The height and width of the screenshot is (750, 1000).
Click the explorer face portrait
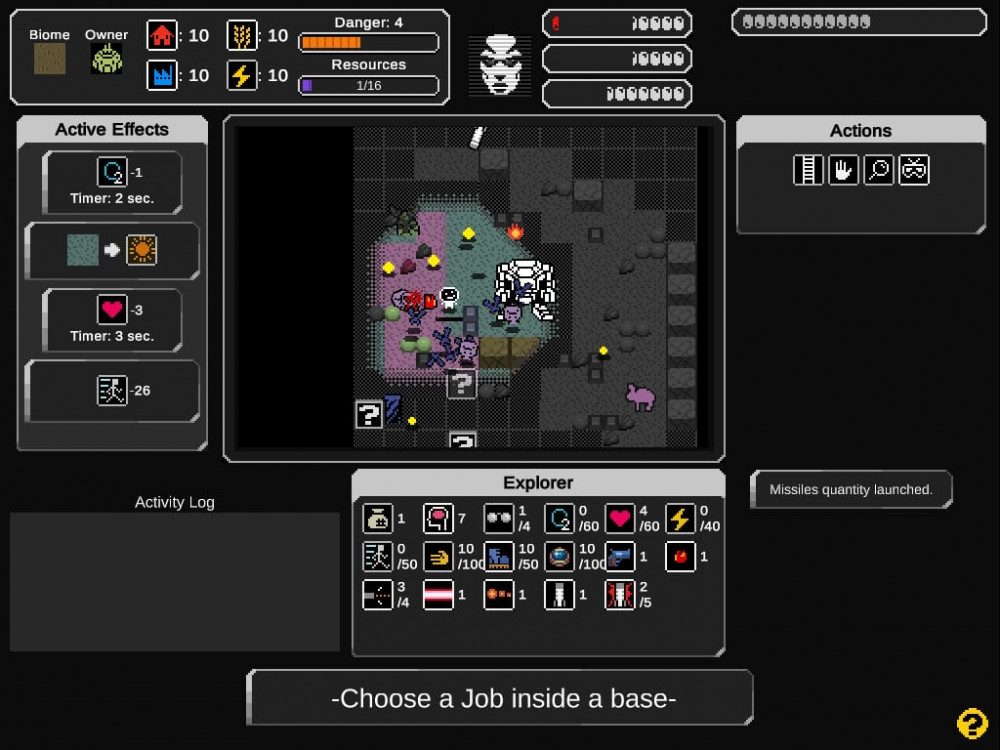[x=500, y=66]
